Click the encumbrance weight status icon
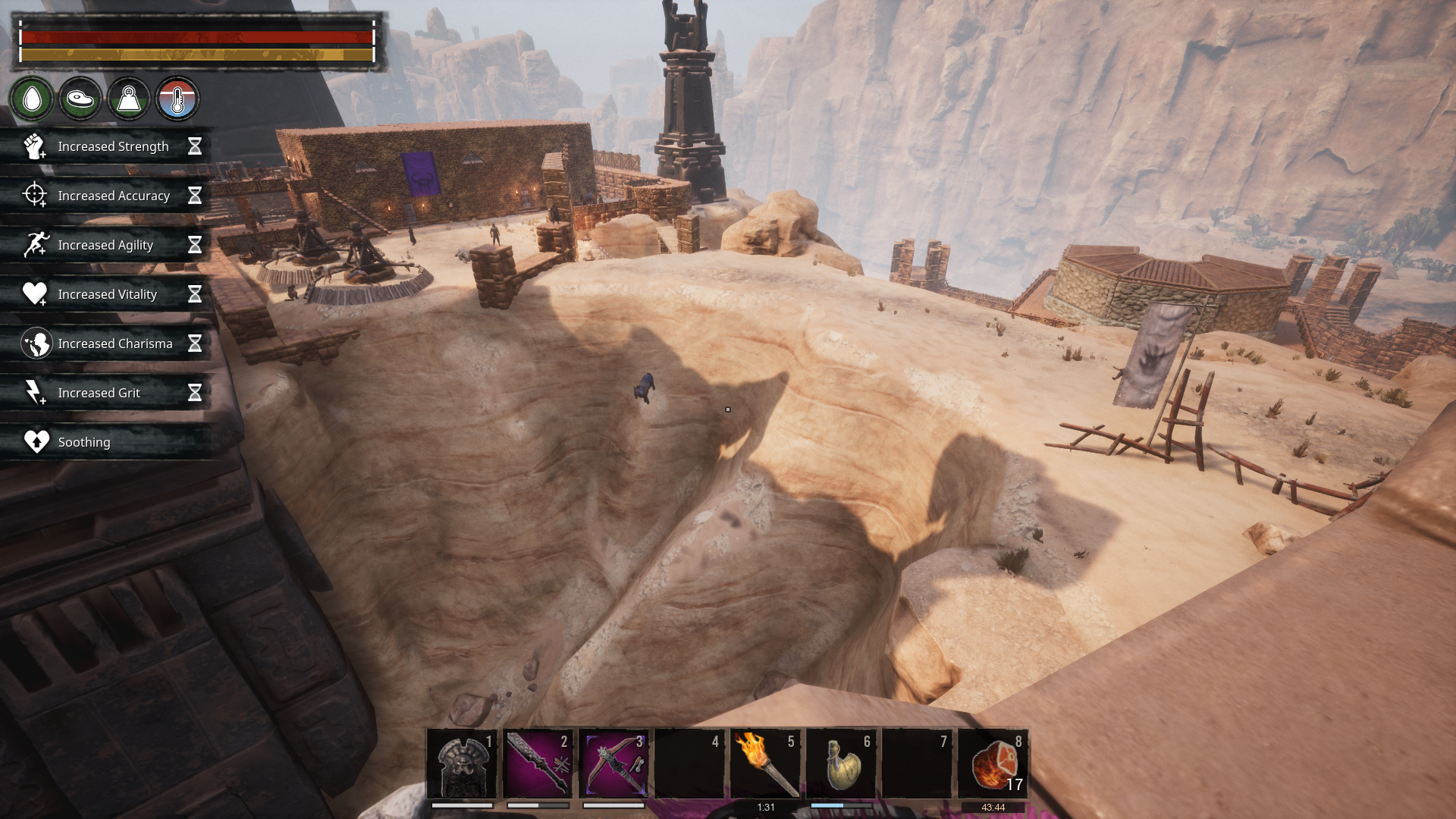 129,99
